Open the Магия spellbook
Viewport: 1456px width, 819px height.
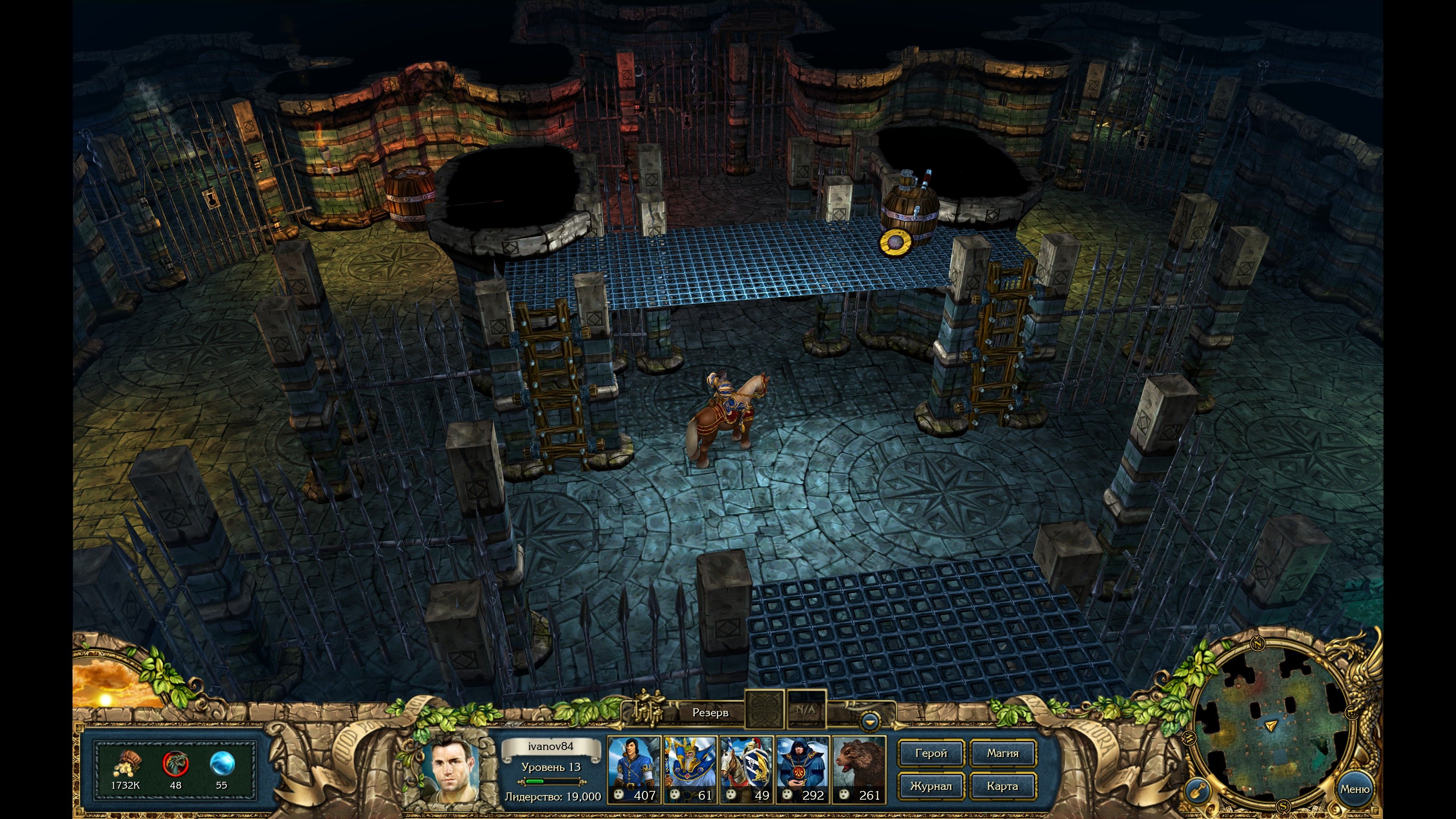pyautogui.click(x=1003, y=753)
